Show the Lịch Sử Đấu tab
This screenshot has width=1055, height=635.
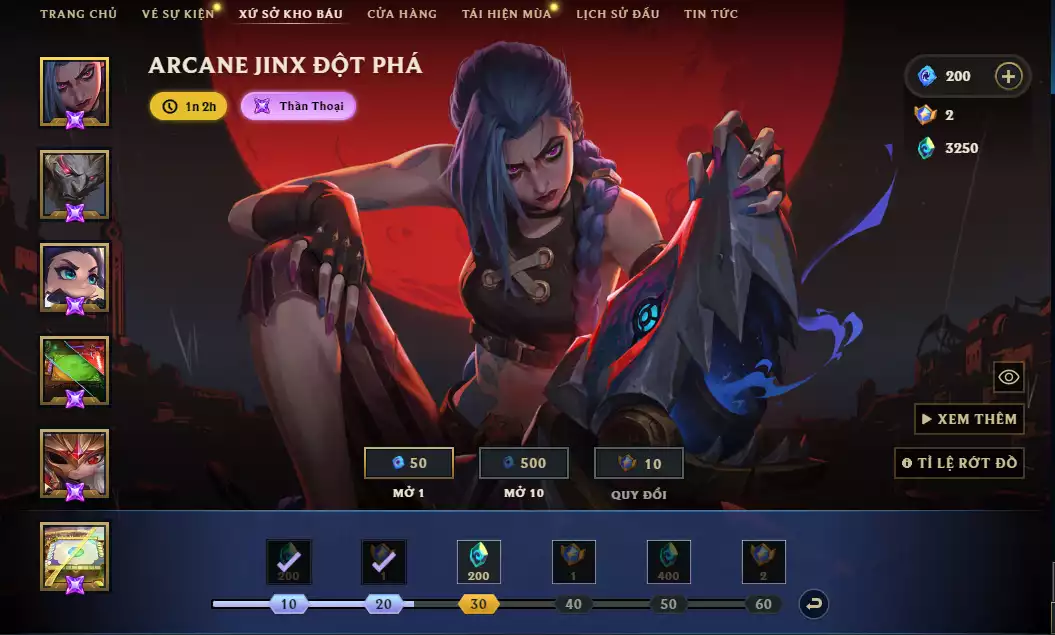click(x=618, y=14)
